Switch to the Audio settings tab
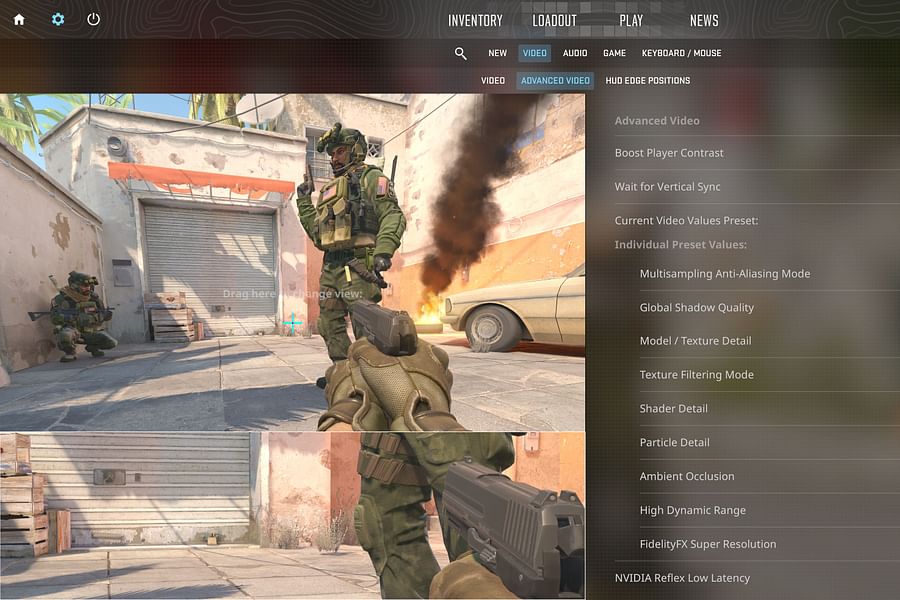 [575, 54]
